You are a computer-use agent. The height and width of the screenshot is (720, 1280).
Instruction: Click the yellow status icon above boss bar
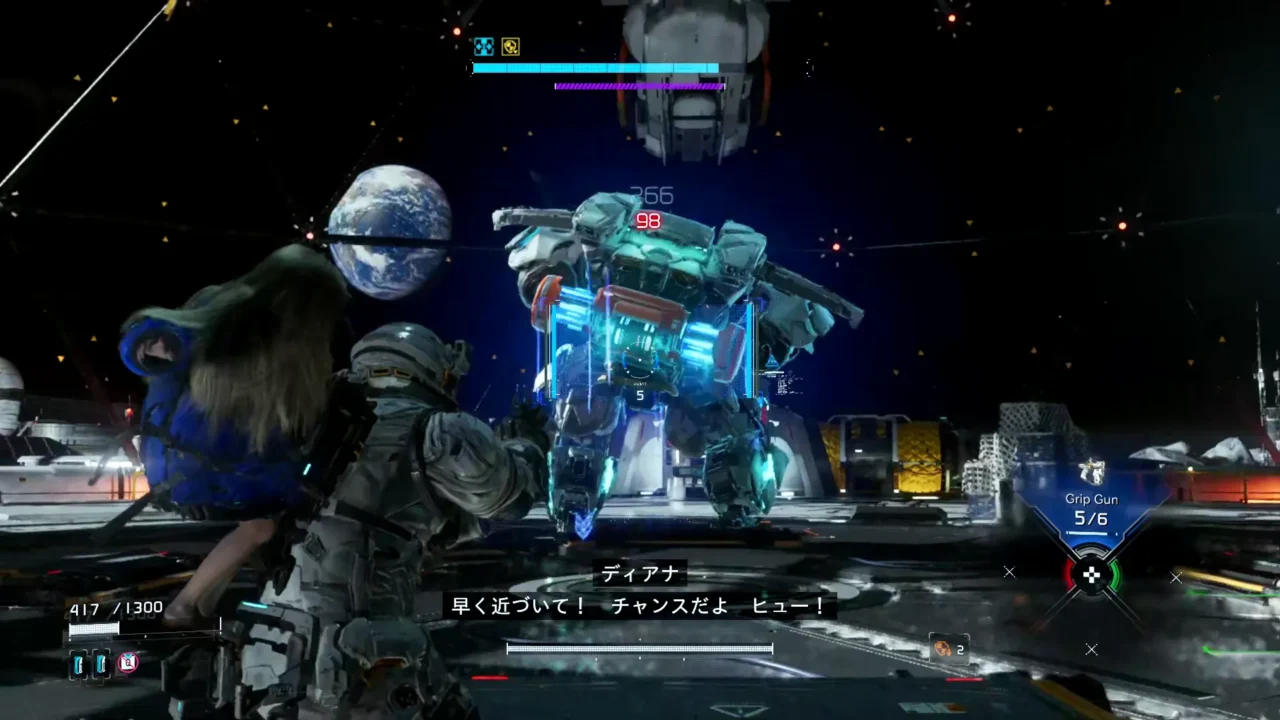510,46
